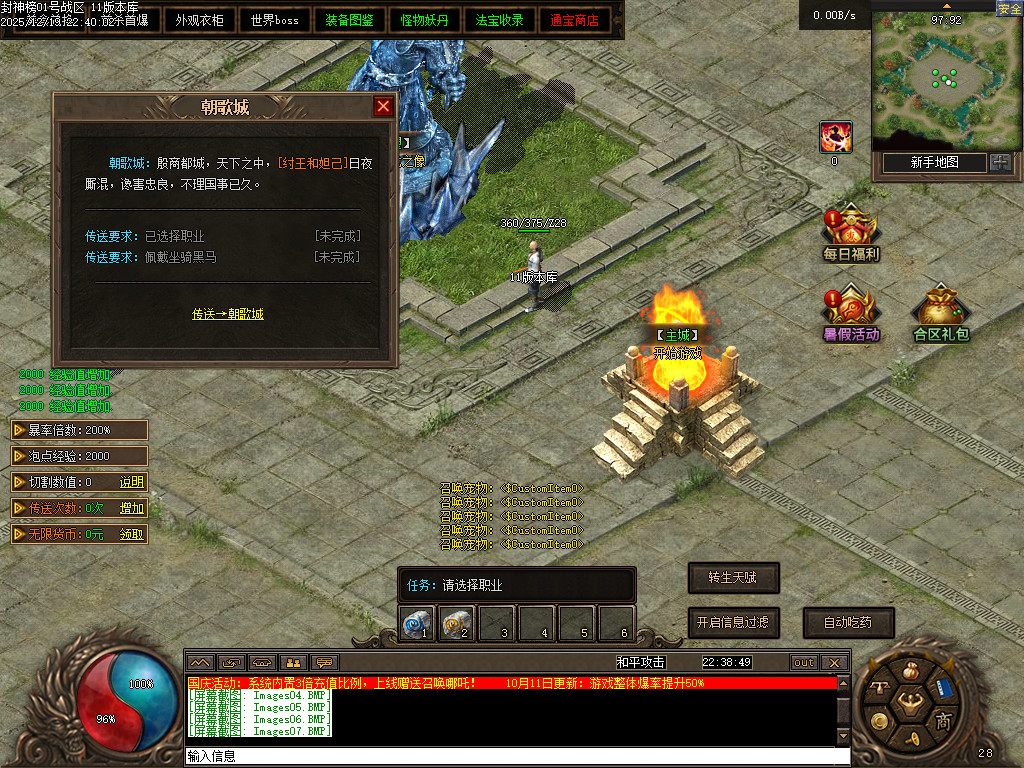Open the 怪物妖丹 menu
The height and width of the screenshot is (768, 1024).
coord(424,20)
